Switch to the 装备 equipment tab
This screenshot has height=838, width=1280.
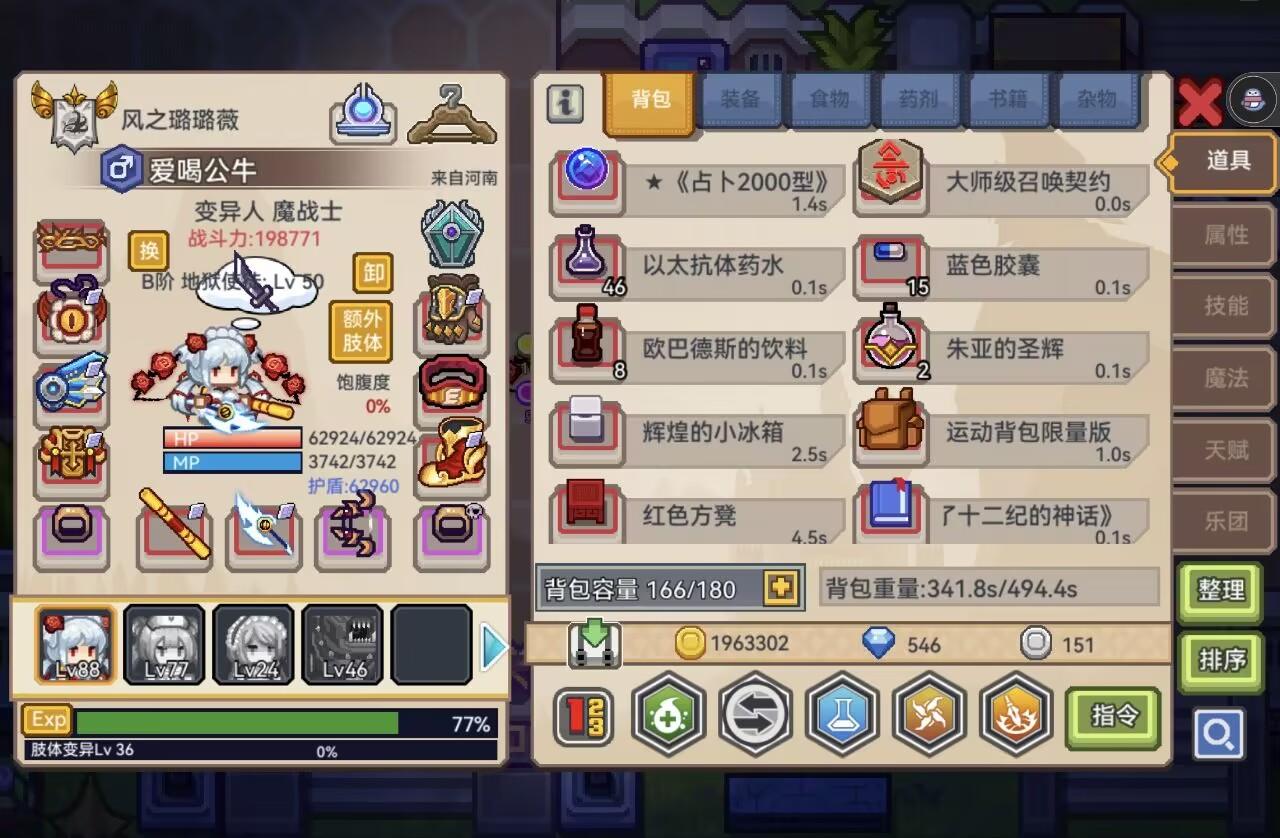point(740,98)
